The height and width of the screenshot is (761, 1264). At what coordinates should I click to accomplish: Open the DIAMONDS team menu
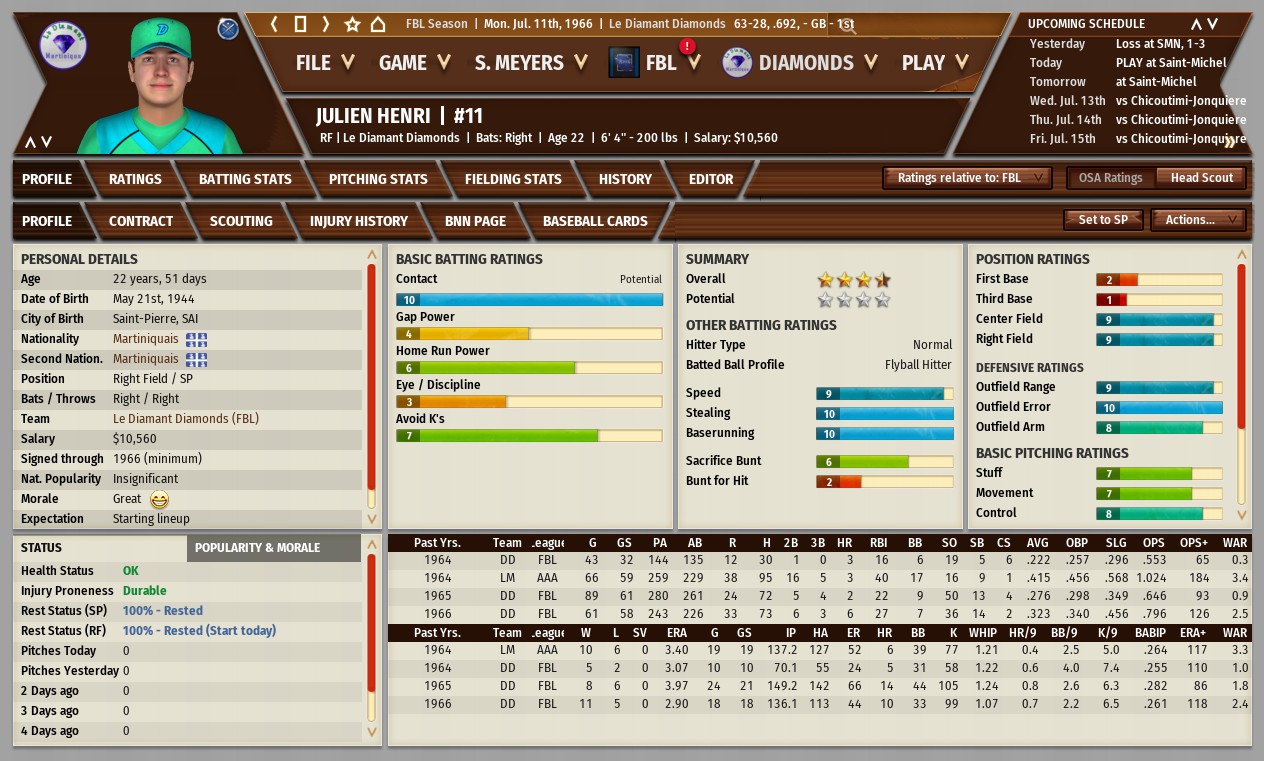[803, 63]
